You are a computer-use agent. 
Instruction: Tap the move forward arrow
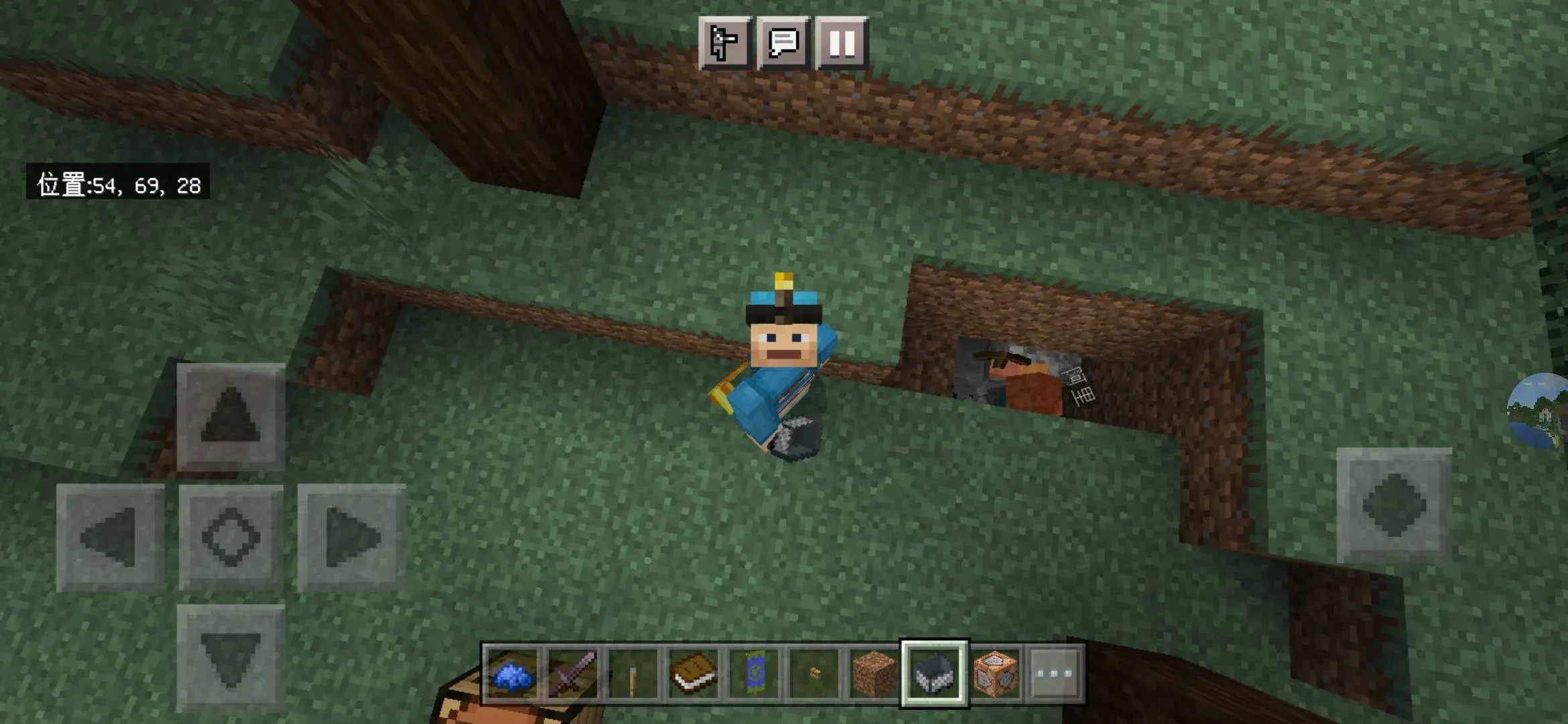tap(231, 417)
